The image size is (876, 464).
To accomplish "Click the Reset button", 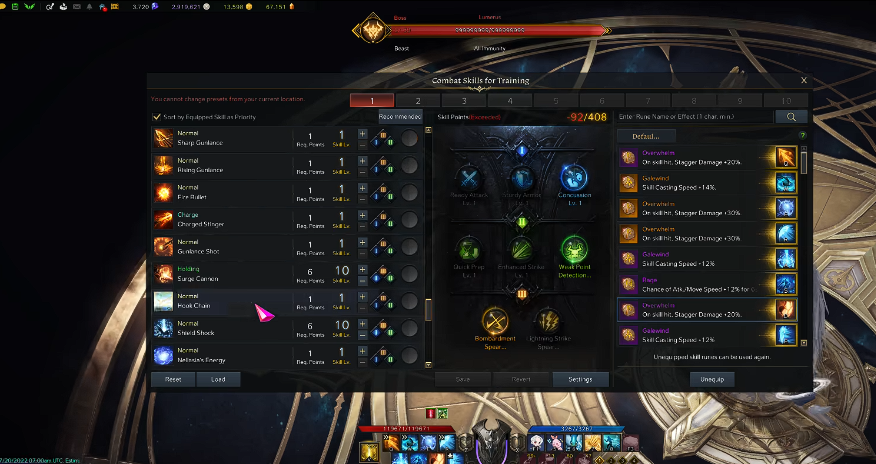I will tap(173, 379).
